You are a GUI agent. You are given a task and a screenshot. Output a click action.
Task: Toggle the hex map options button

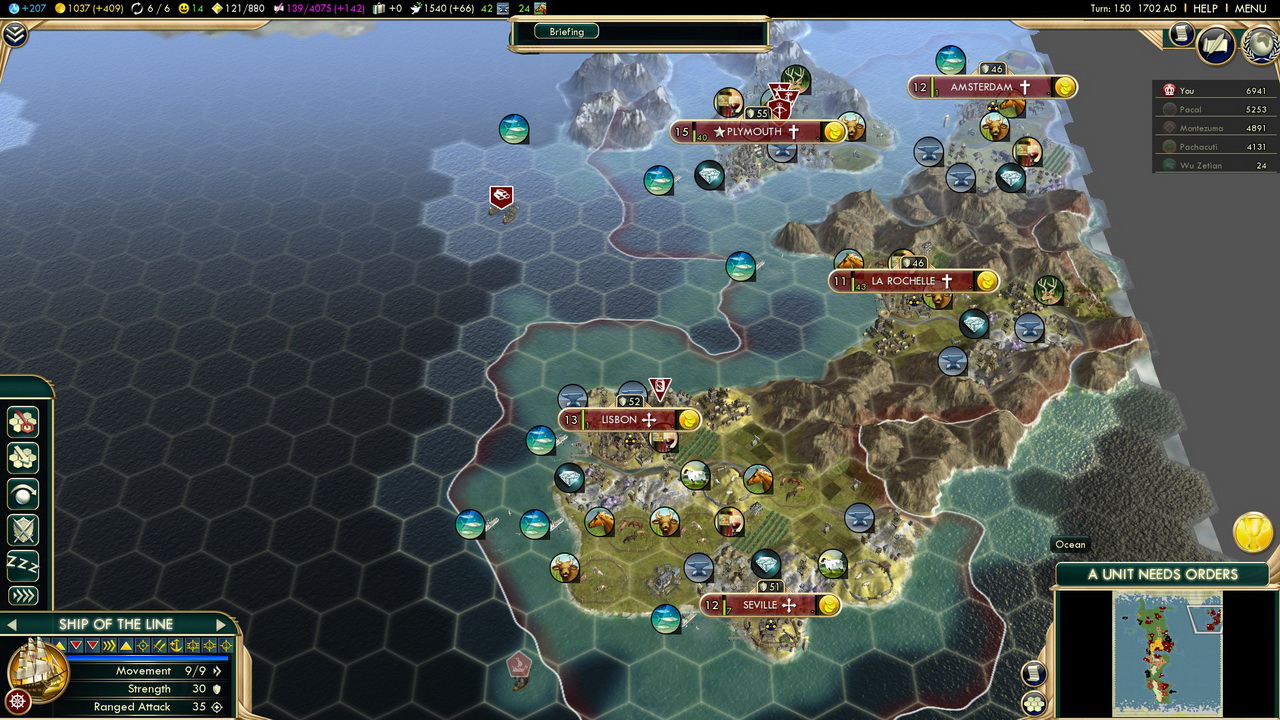click(x=1034, y=703)
